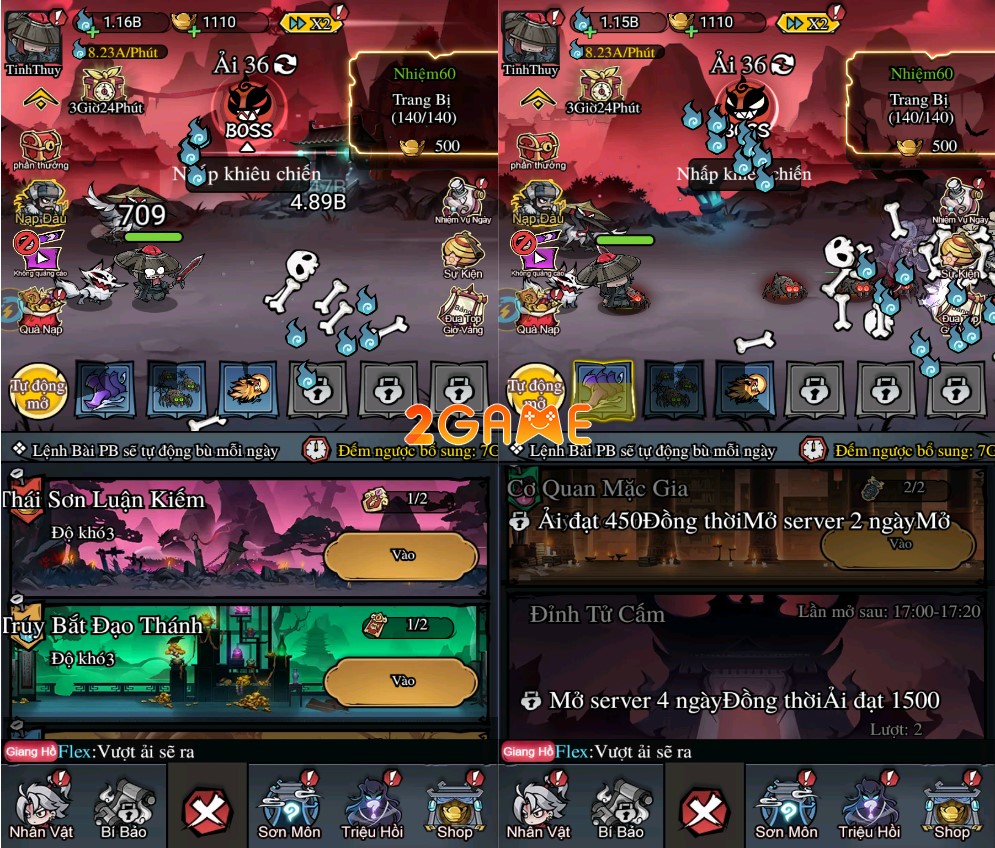Open Nhân Vật tab in left game screen

(x=40, y=807)
